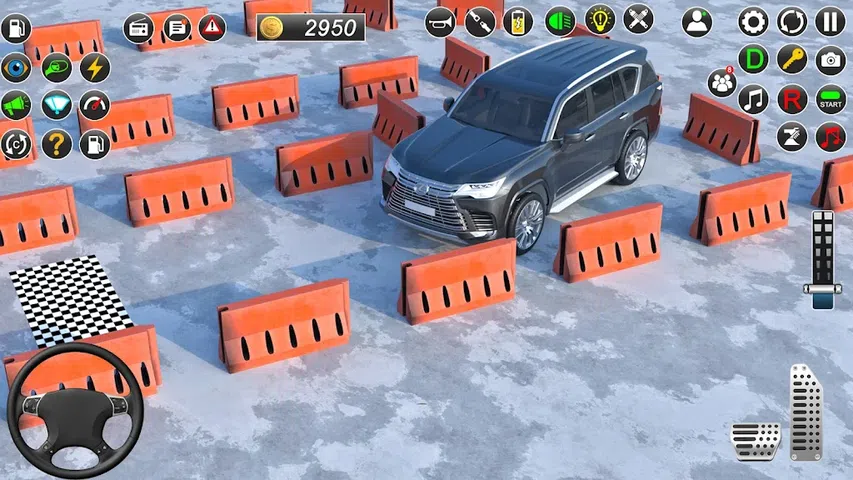
Task: Click the blue eye view icon
Action: pyautogui.click(x=16, y=68)
